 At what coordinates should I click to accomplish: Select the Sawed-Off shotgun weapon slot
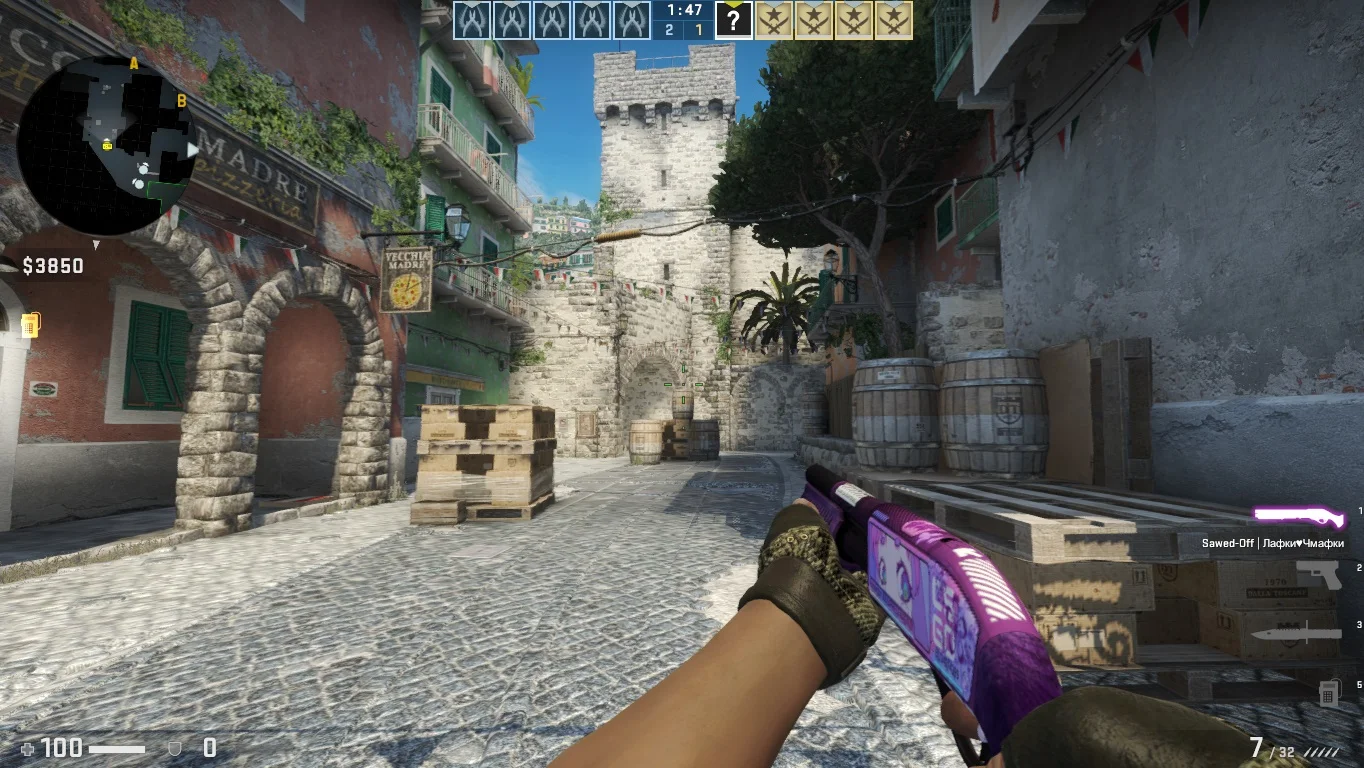[x=1299, y=516]
